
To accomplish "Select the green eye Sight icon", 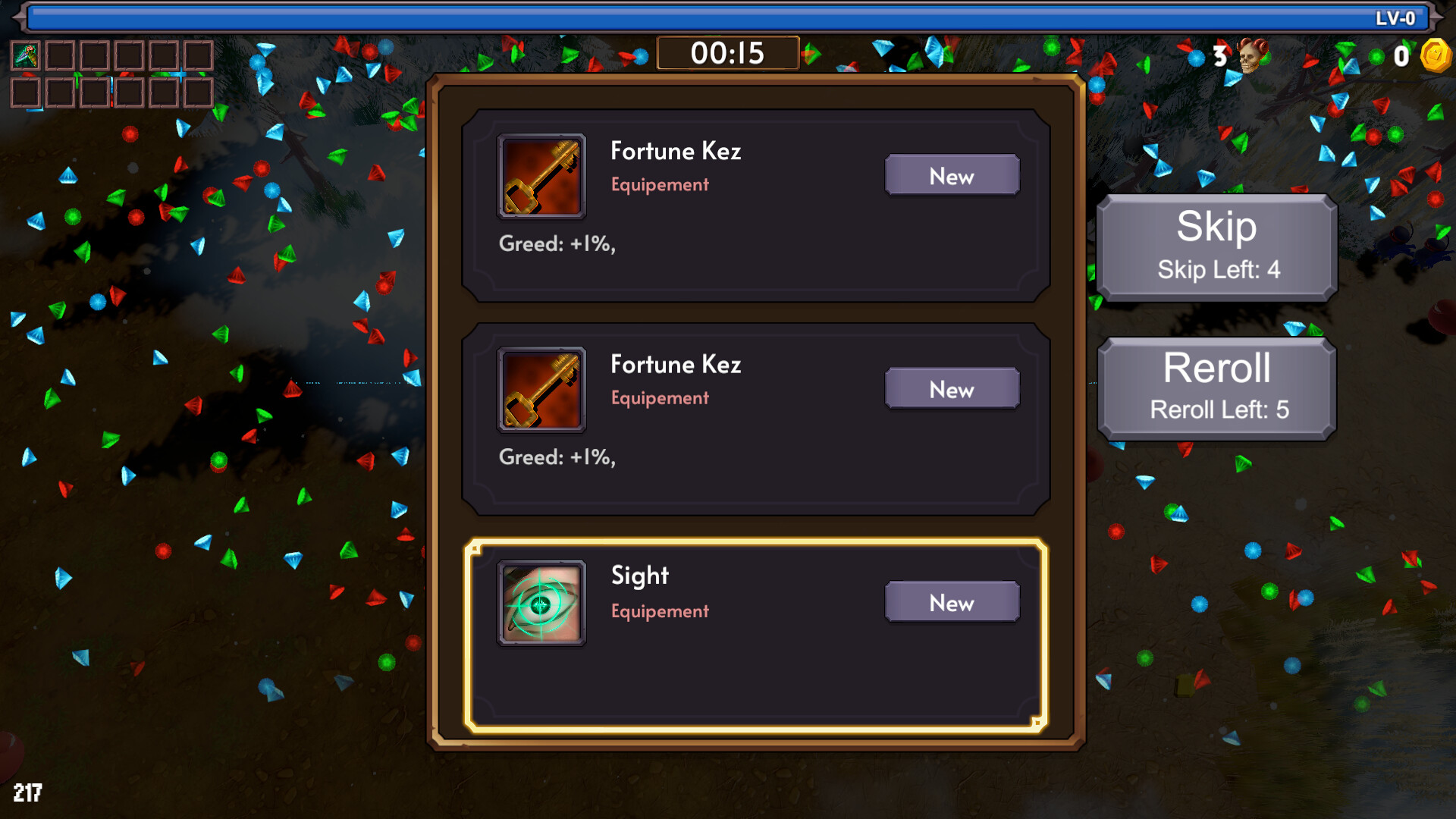I will pyautogui.click(x=541, y=603).
